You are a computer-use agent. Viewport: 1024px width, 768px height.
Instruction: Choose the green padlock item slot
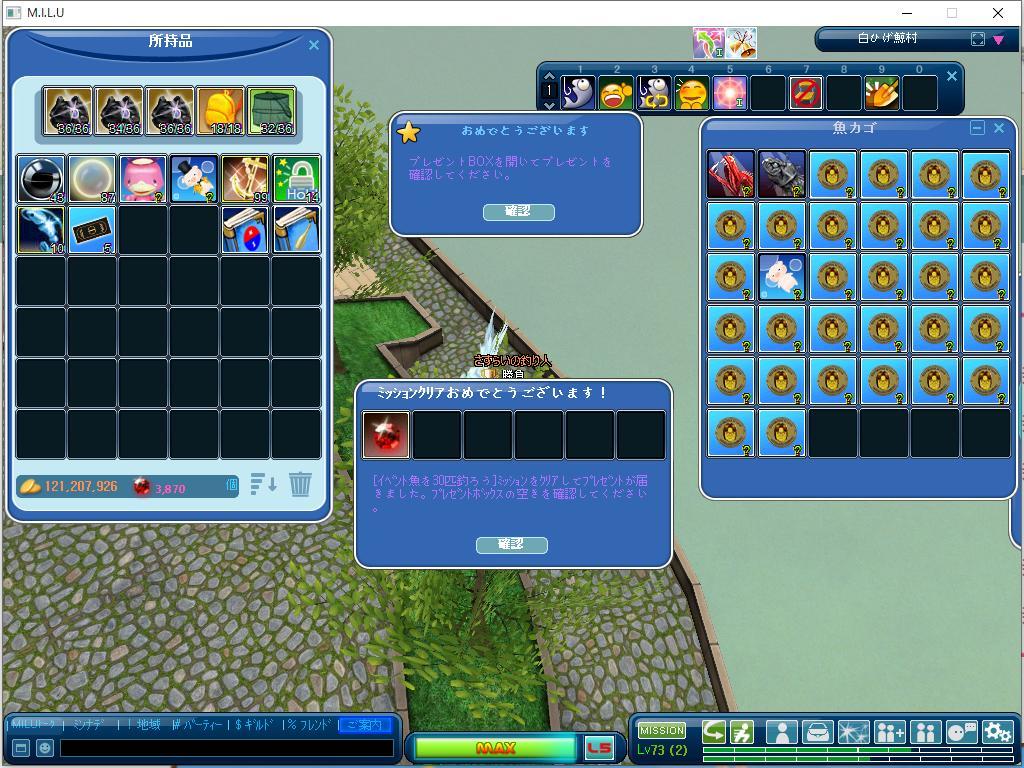296,179
